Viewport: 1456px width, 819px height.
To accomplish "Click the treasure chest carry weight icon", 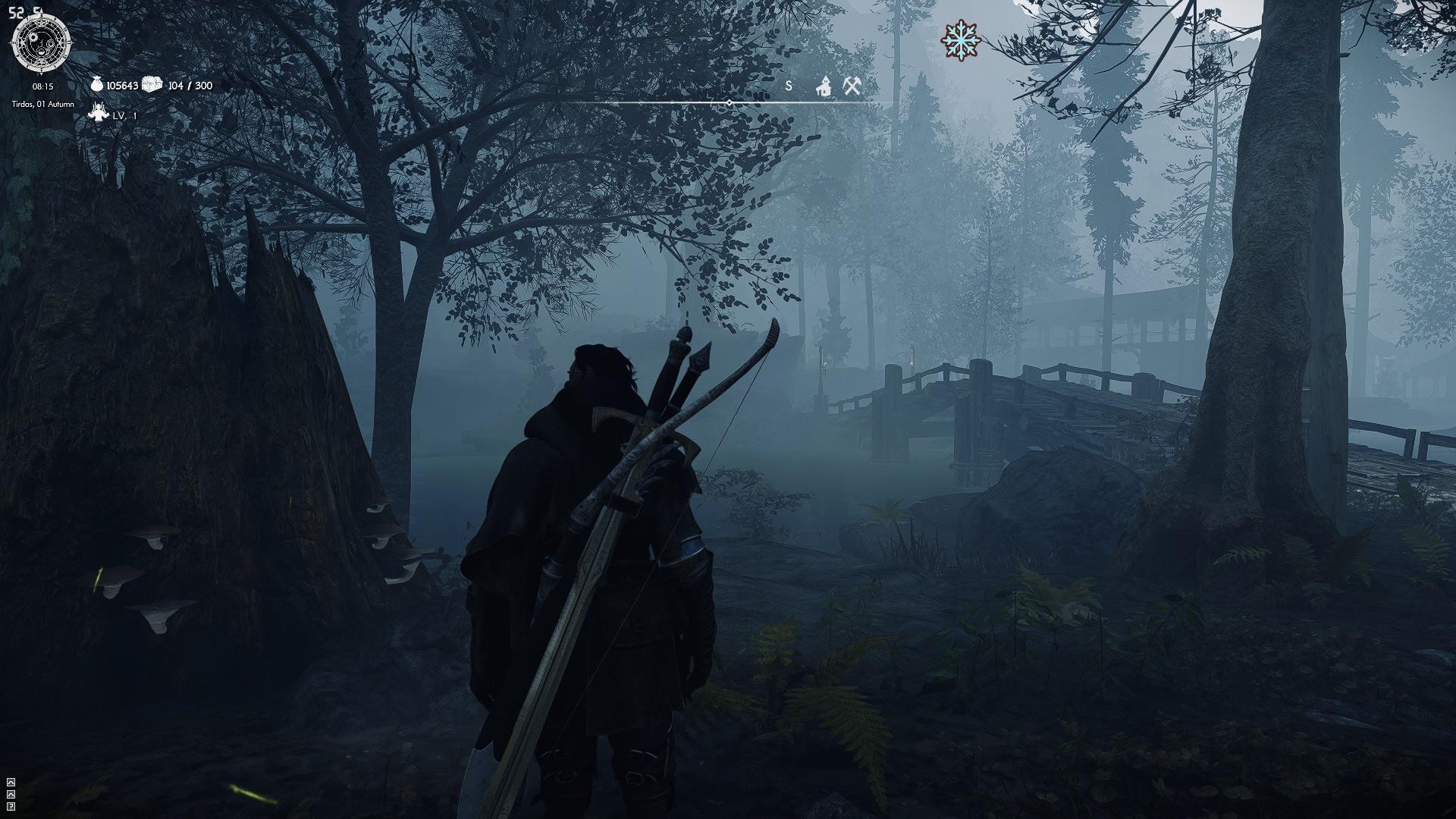I will [x=152, y=84].
